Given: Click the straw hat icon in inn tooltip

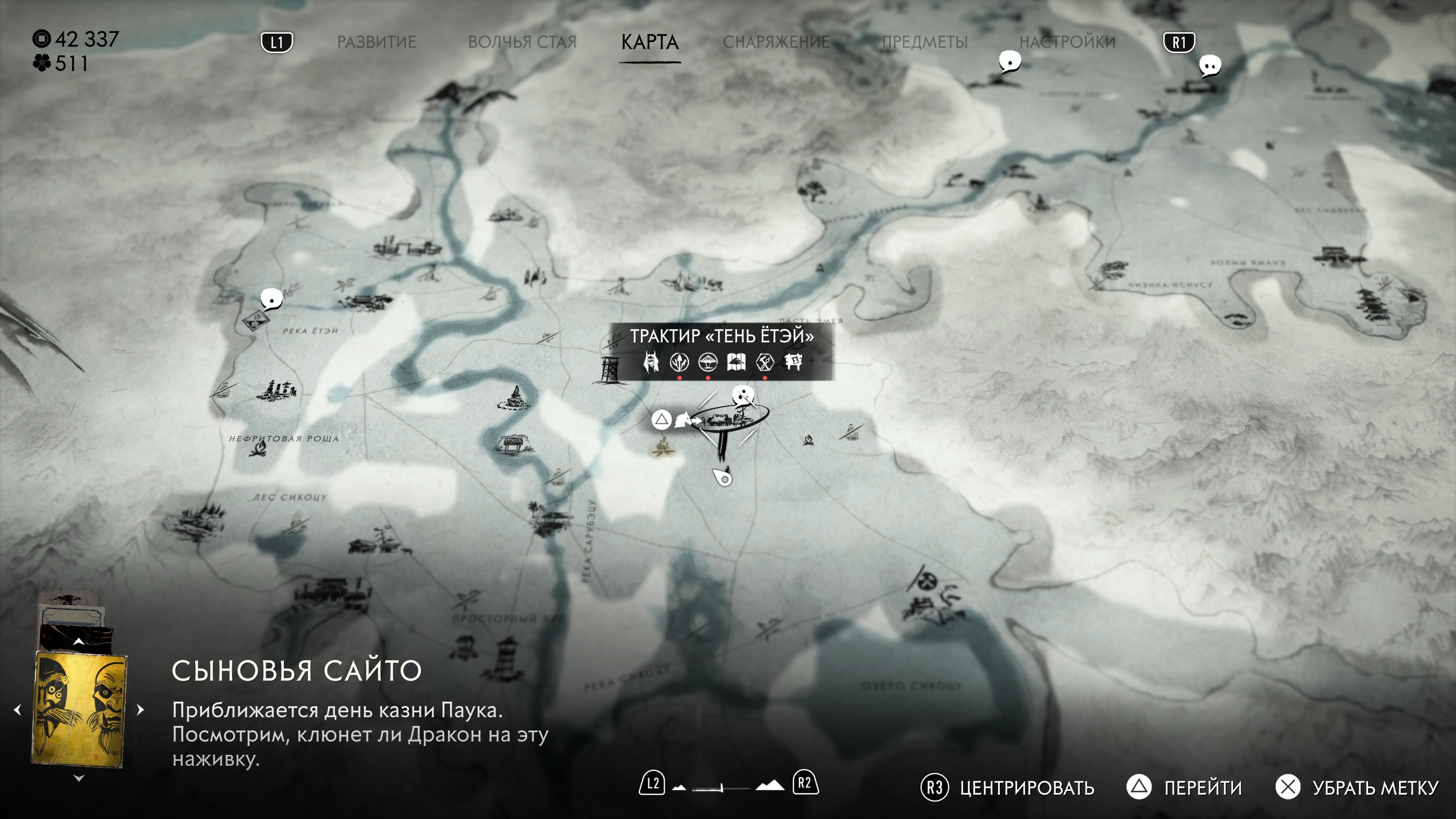Looking at the screenshot, I should pyautogui.click(x=708, y=361).
